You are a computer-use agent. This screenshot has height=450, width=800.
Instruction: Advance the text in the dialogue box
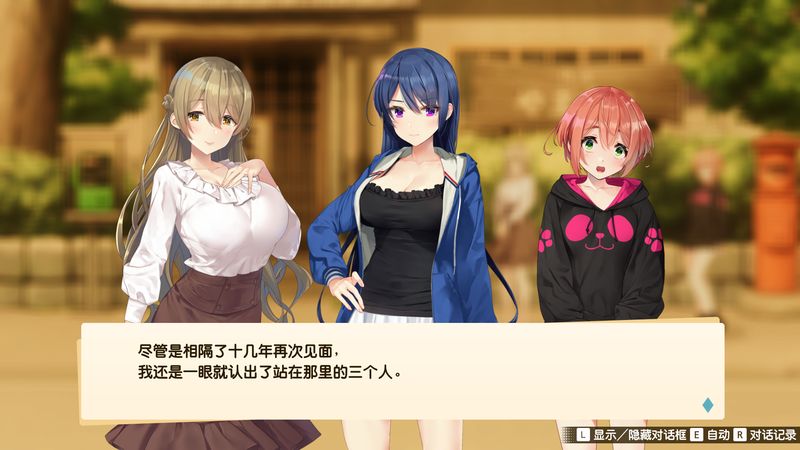click(x=400, y=368)
